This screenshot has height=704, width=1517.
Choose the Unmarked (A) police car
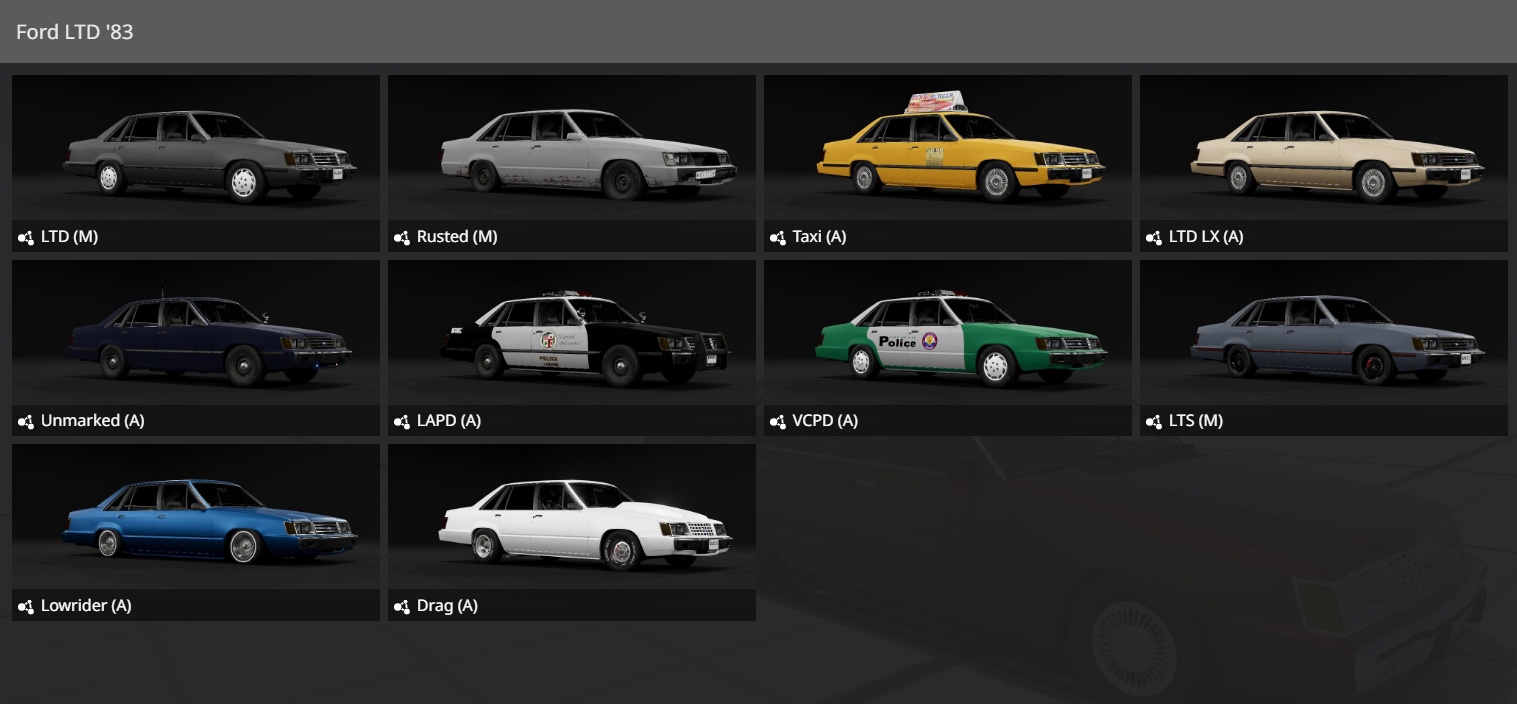tap(196, 347)
